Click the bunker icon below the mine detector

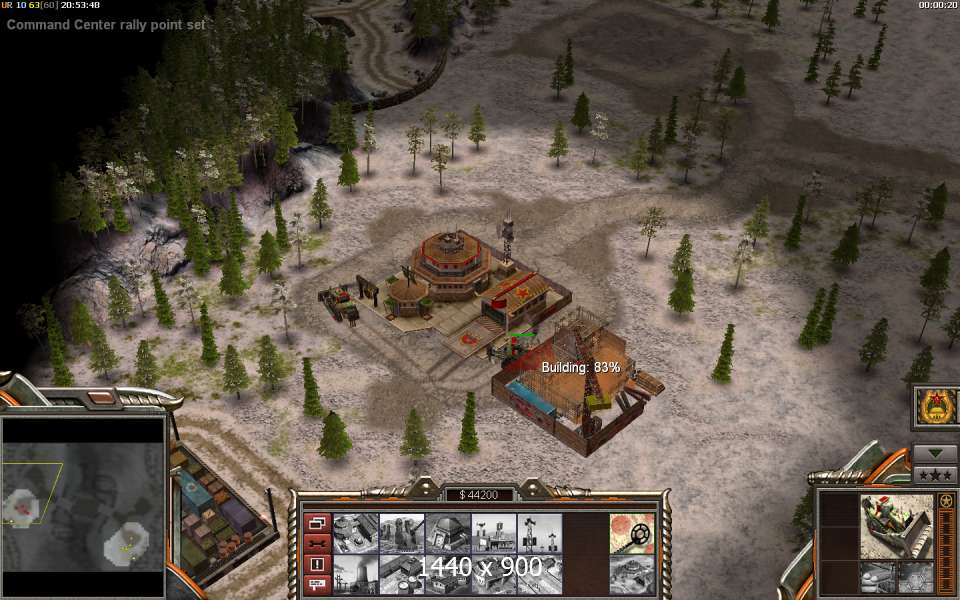point(632,574)
